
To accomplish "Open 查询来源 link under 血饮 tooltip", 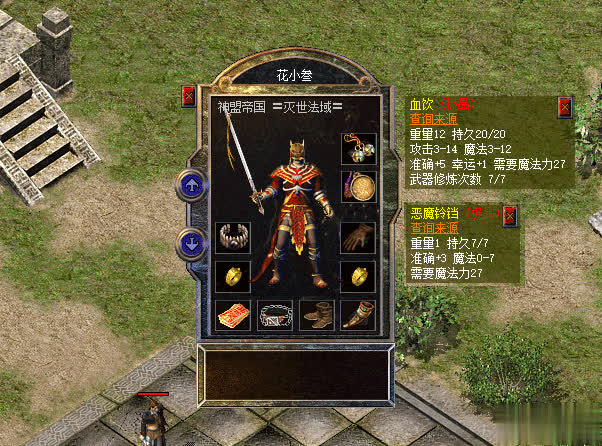I will pos(432,117).
